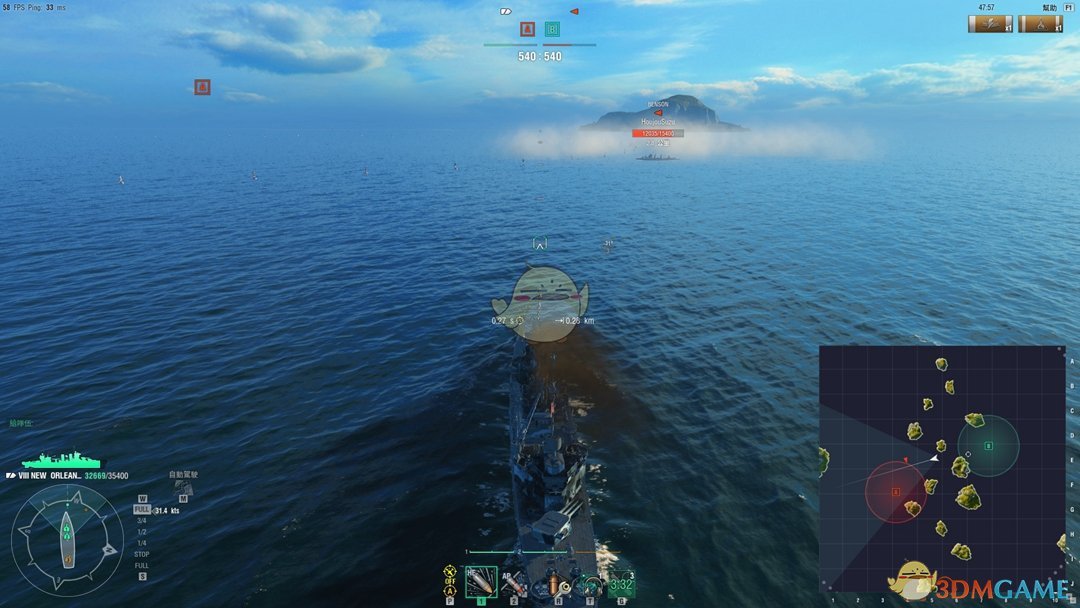The height and width of the screenshot is (608, 1080).
Task: Click the red capture point on minimap
Action: tap(896, 492)
